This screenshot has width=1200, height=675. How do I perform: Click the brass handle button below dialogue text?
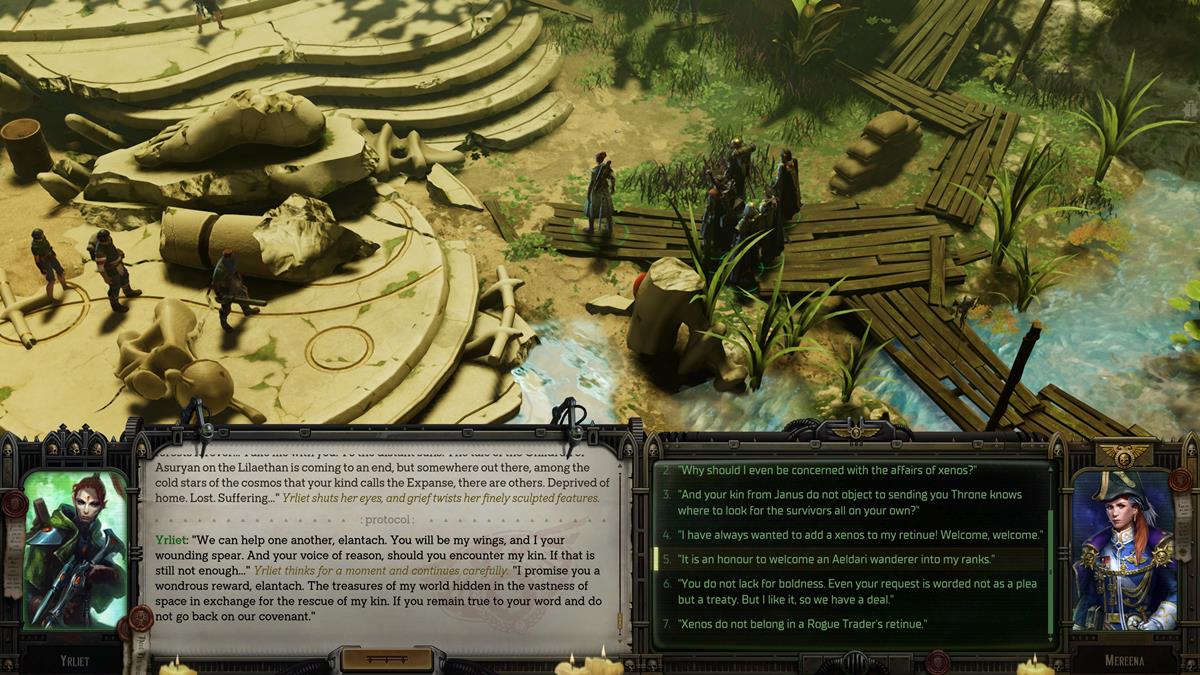[x=387, y=660]
